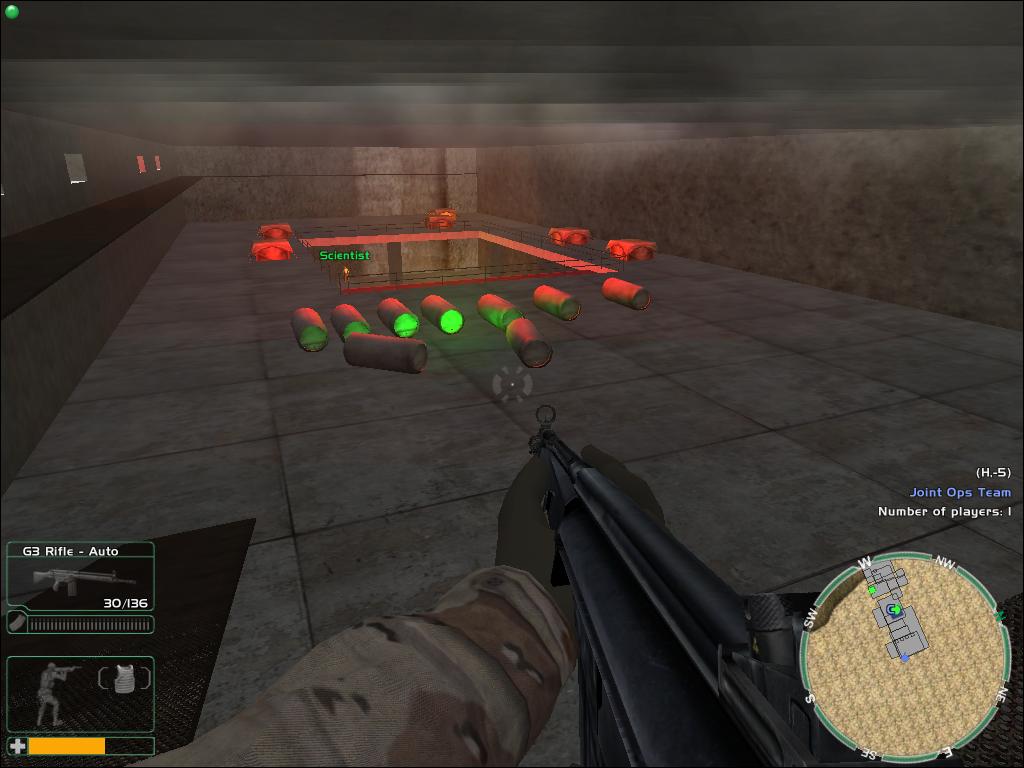This screenshot has width=1024, height=768.
Task: Select the body armor vest icon
Action: click(125, 679)
